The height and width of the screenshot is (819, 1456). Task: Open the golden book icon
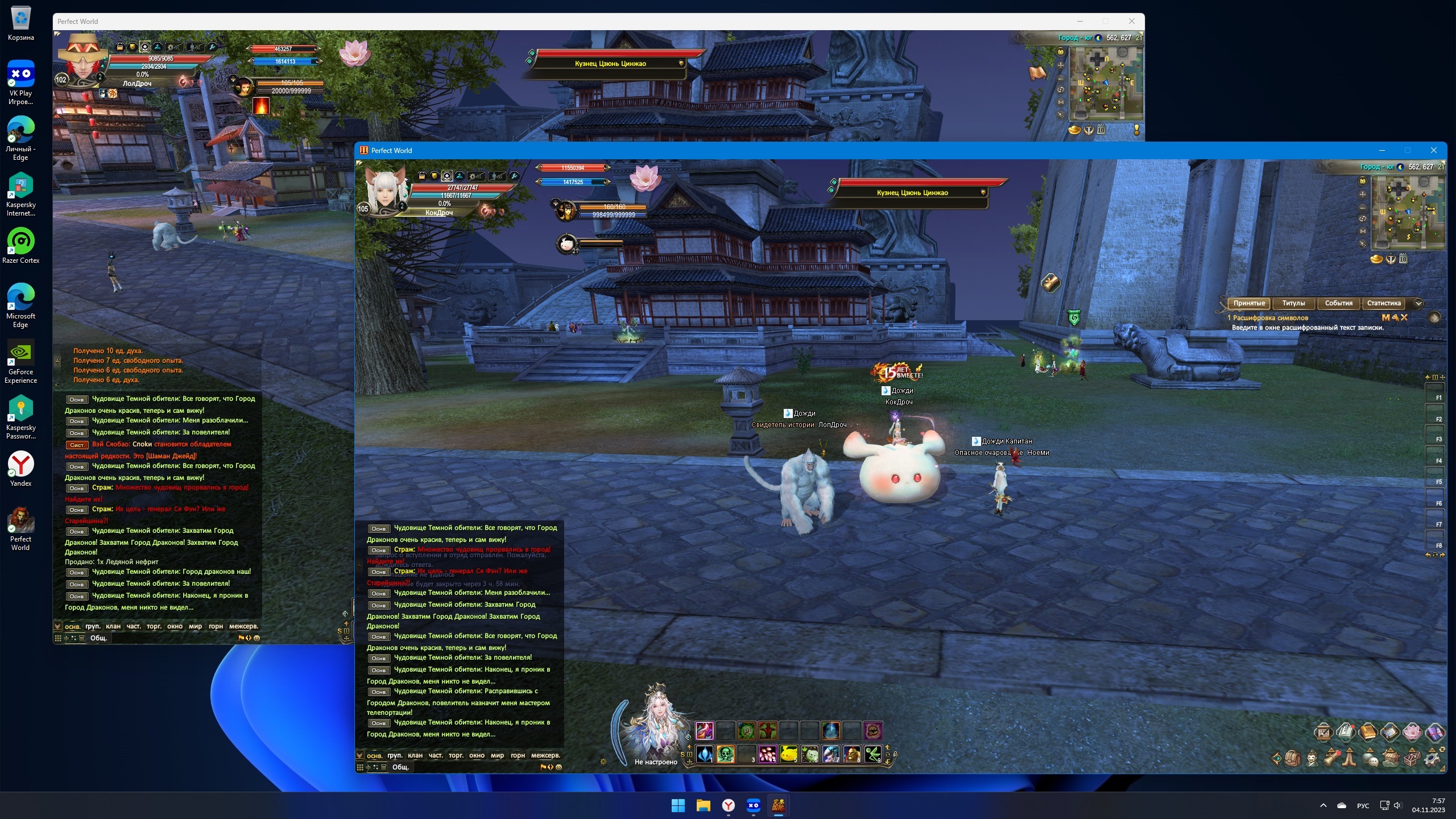pos(1368,732)
